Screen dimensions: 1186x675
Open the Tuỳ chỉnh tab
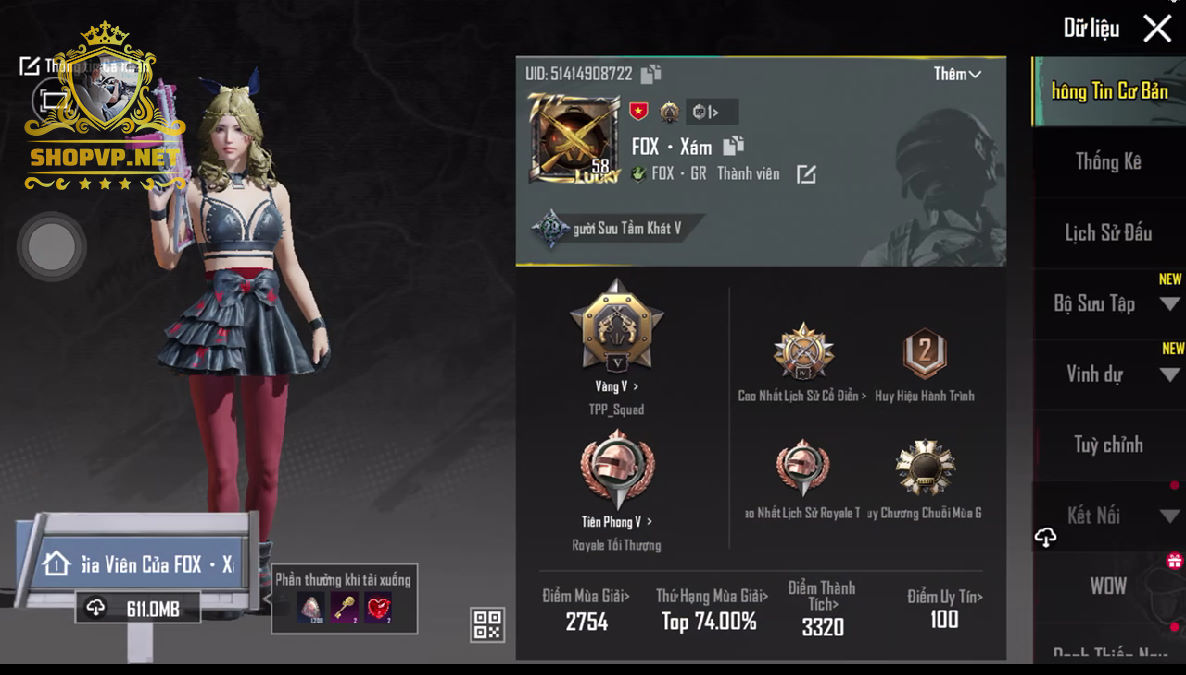coord(1108,445)
